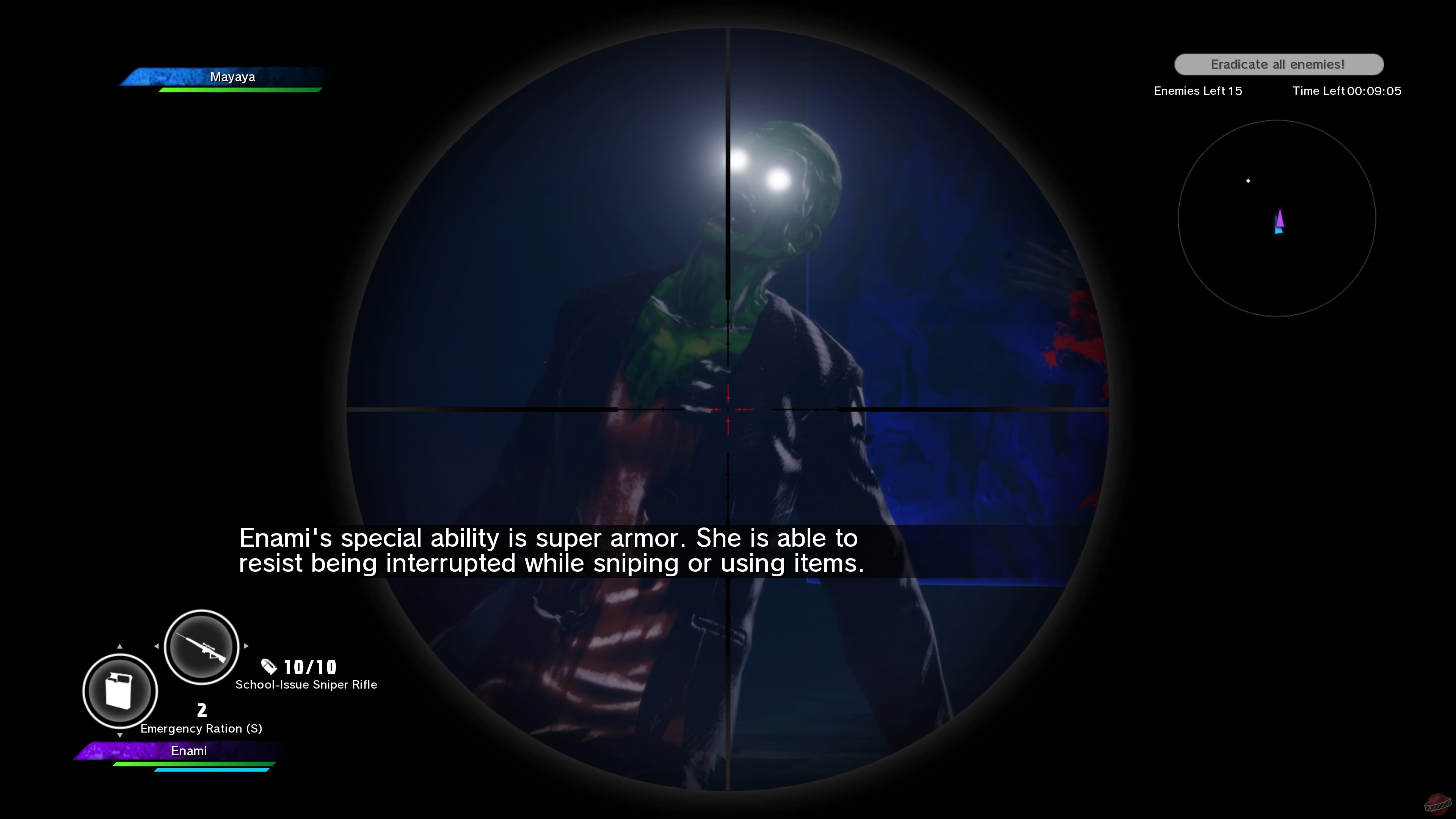The width and height of the screenshot is (1456, 819).
Task: Click the left arrow to cycle weapons
Action: [157, 646]
